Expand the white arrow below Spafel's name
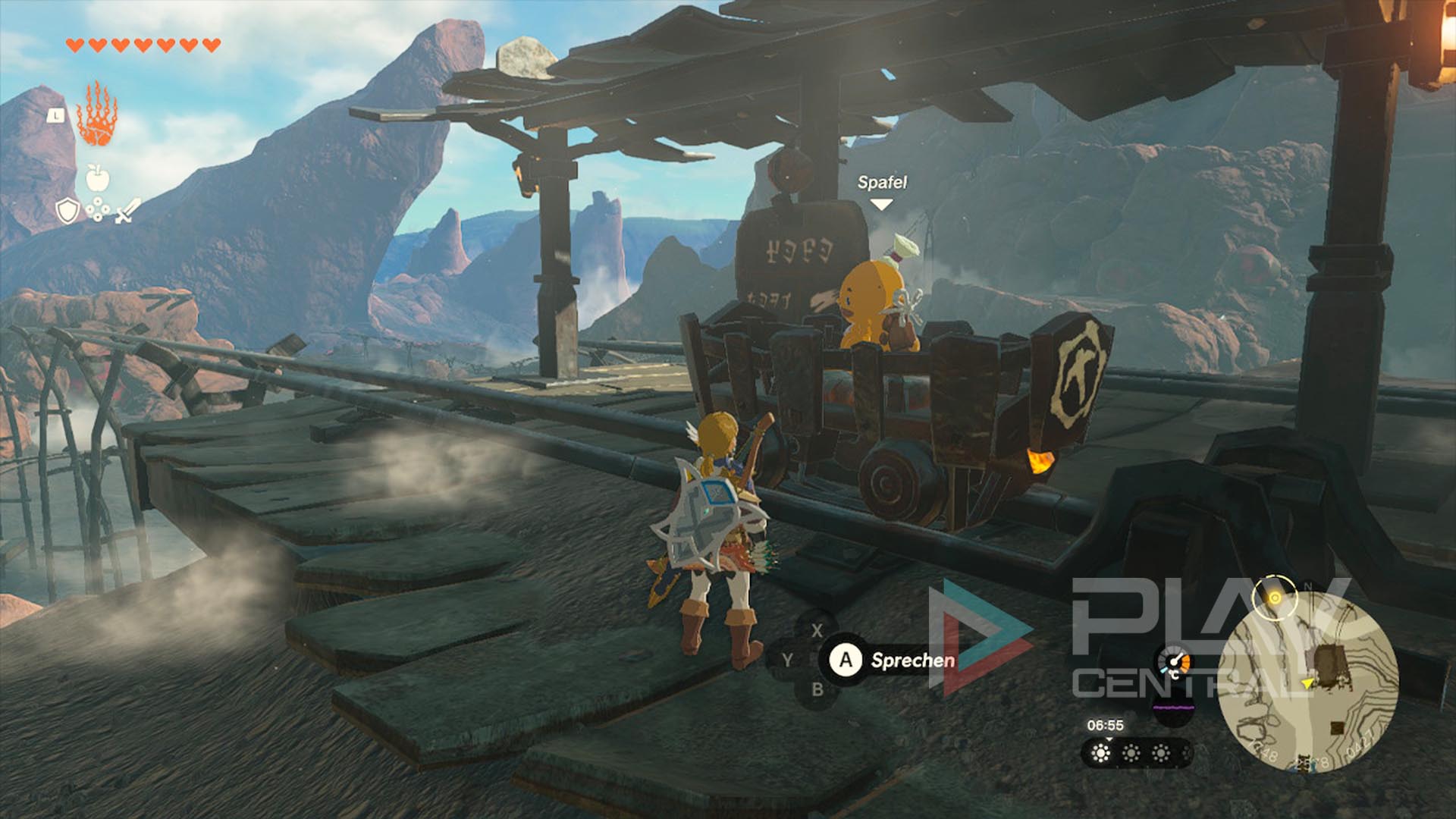1456x819 pixels. [882, 203]
